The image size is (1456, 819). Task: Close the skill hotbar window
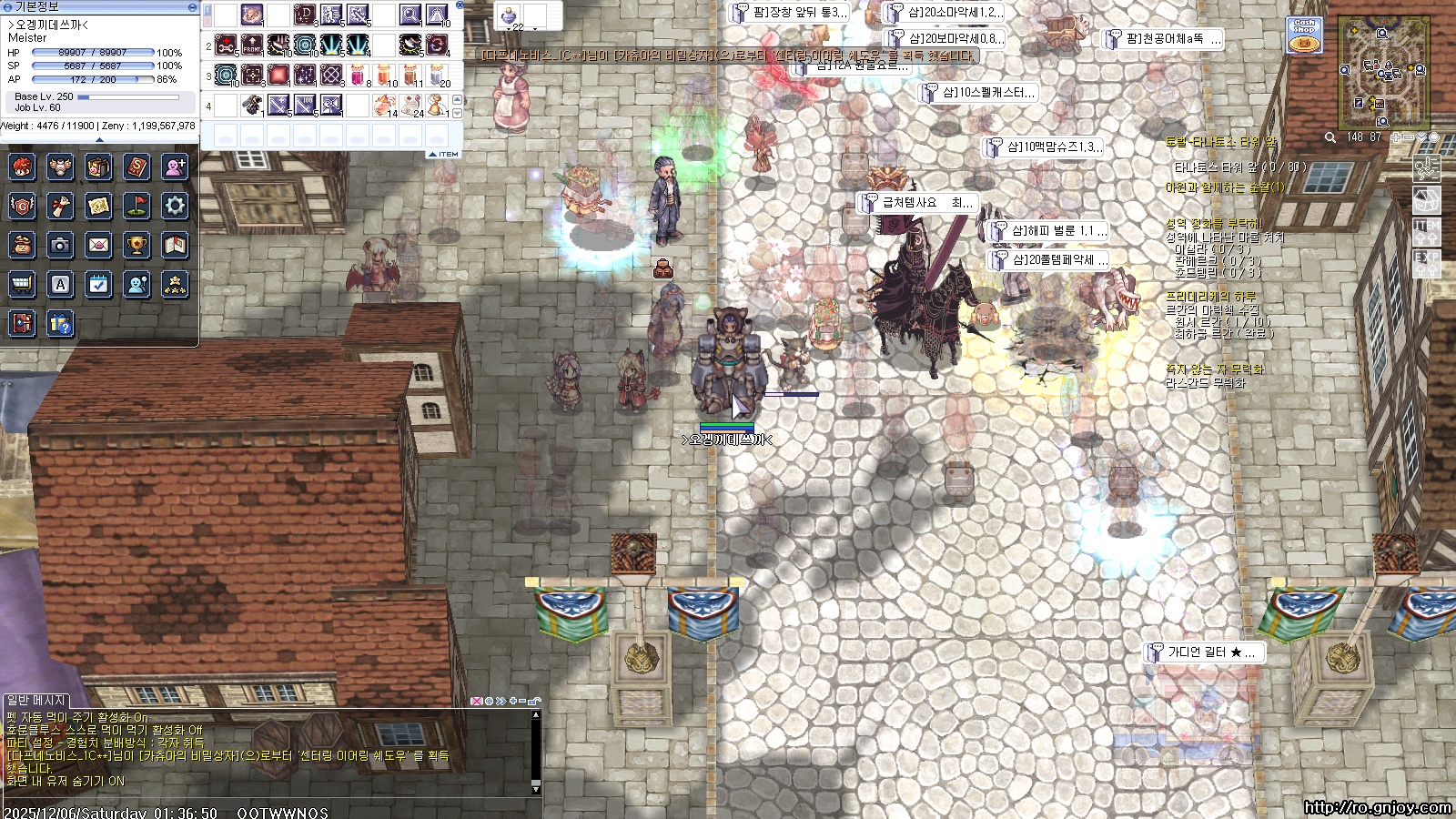(460, 5)
